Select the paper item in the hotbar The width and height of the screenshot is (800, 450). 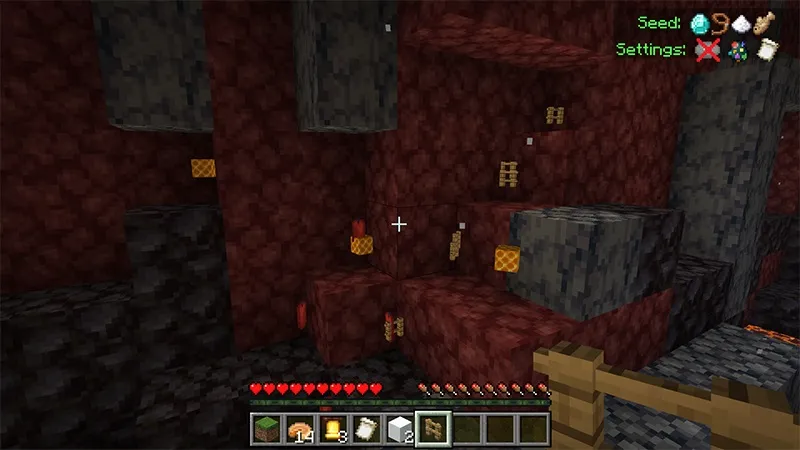[x=366, y=429]
